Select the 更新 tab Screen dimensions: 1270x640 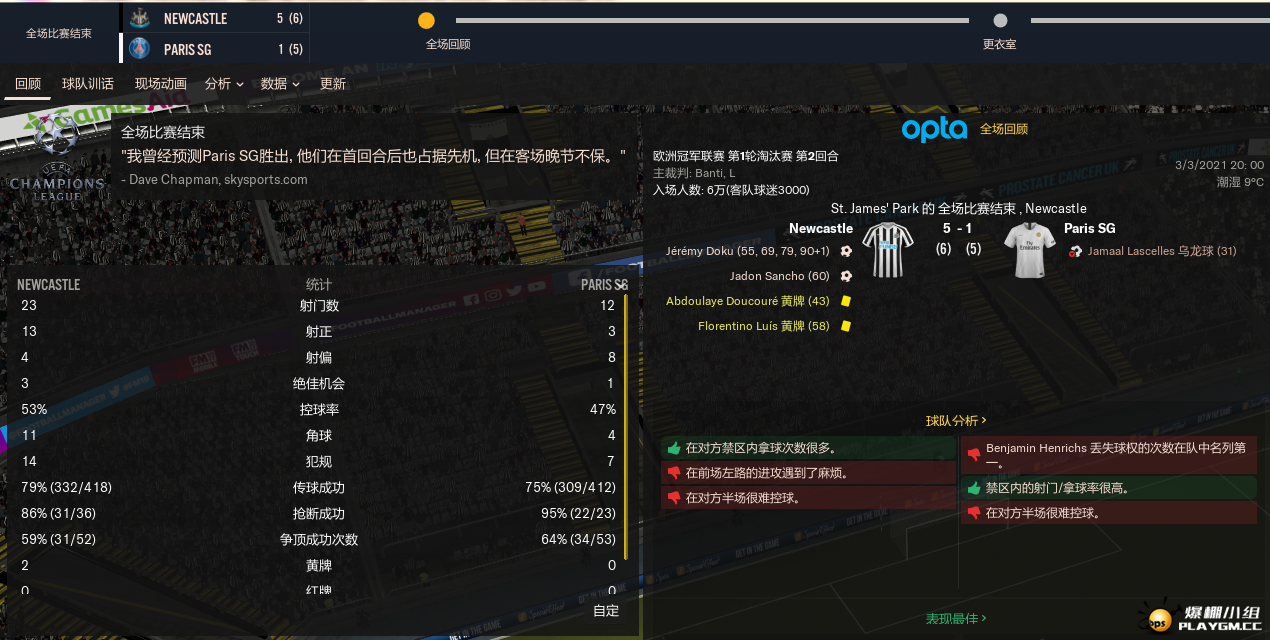coord(333,84)
